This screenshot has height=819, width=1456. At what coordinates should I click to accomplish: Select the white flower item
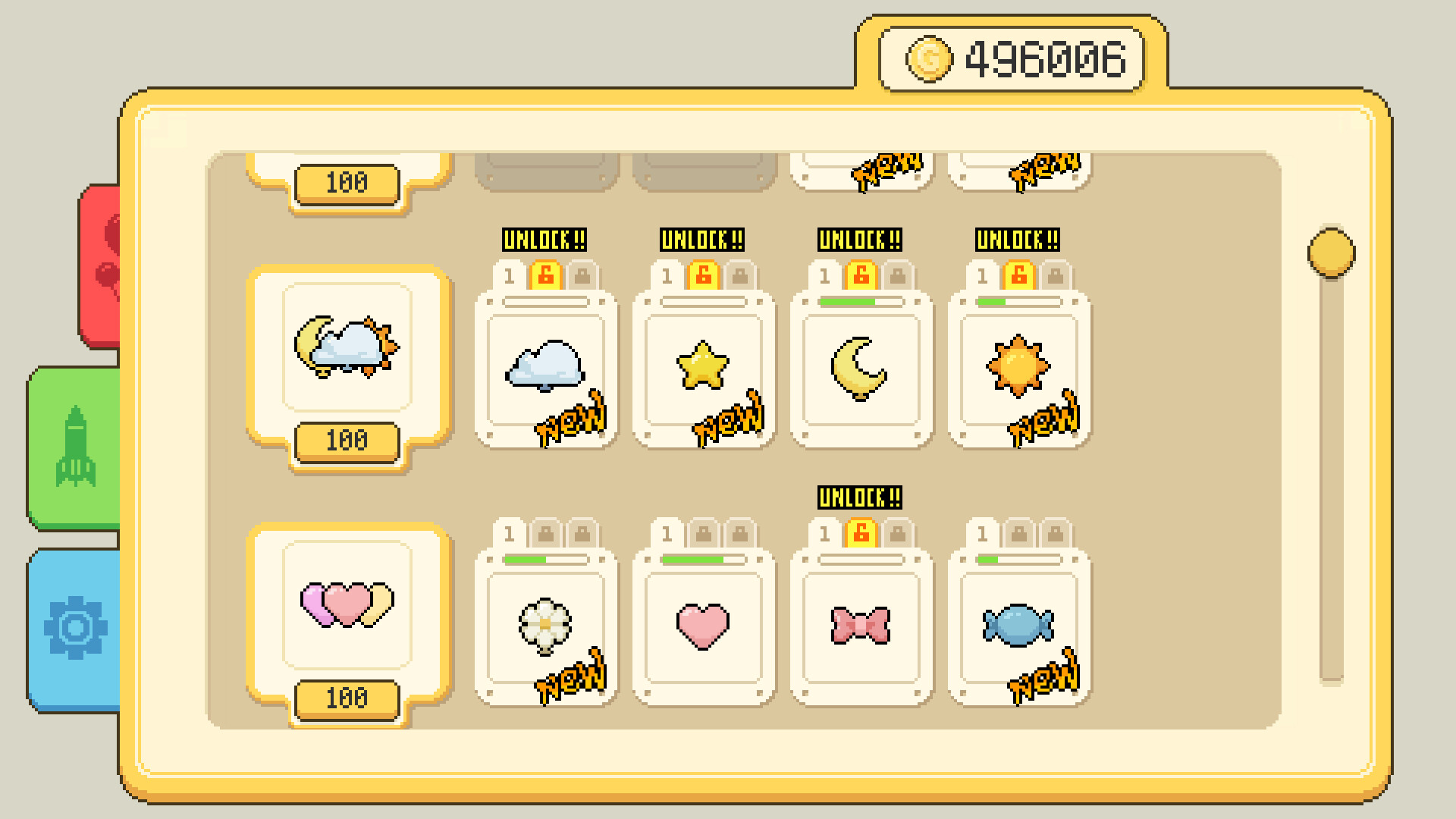(548, 626)
